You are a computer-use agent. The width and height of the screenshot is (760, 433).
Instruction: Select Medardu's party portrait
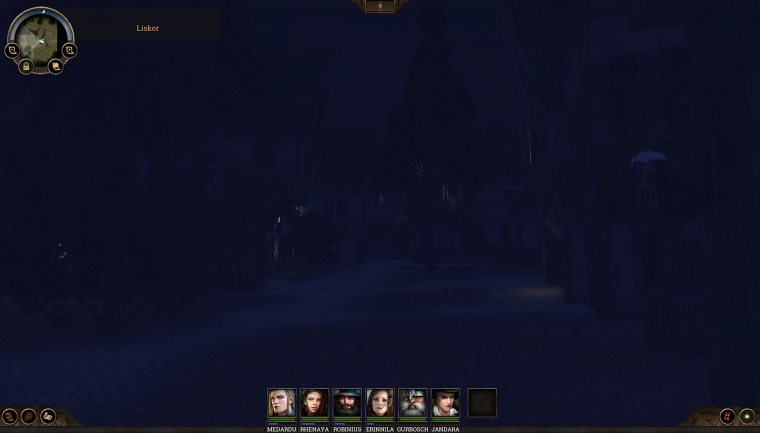point(282,403)
